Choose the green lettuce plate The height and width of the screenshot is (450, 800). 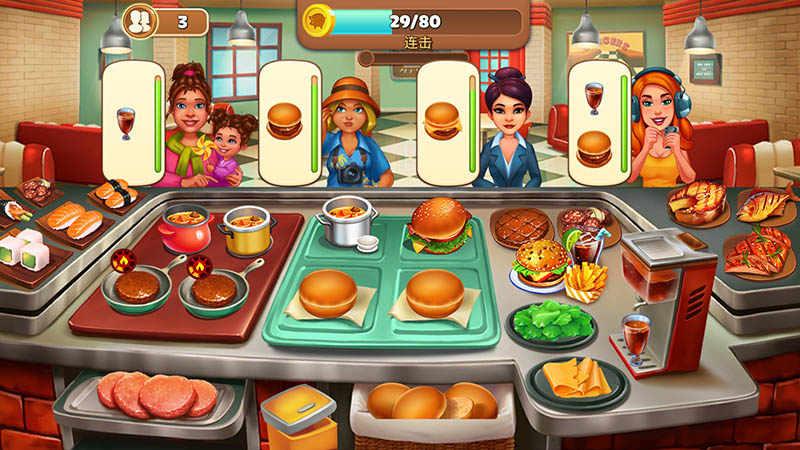[552, 322]
